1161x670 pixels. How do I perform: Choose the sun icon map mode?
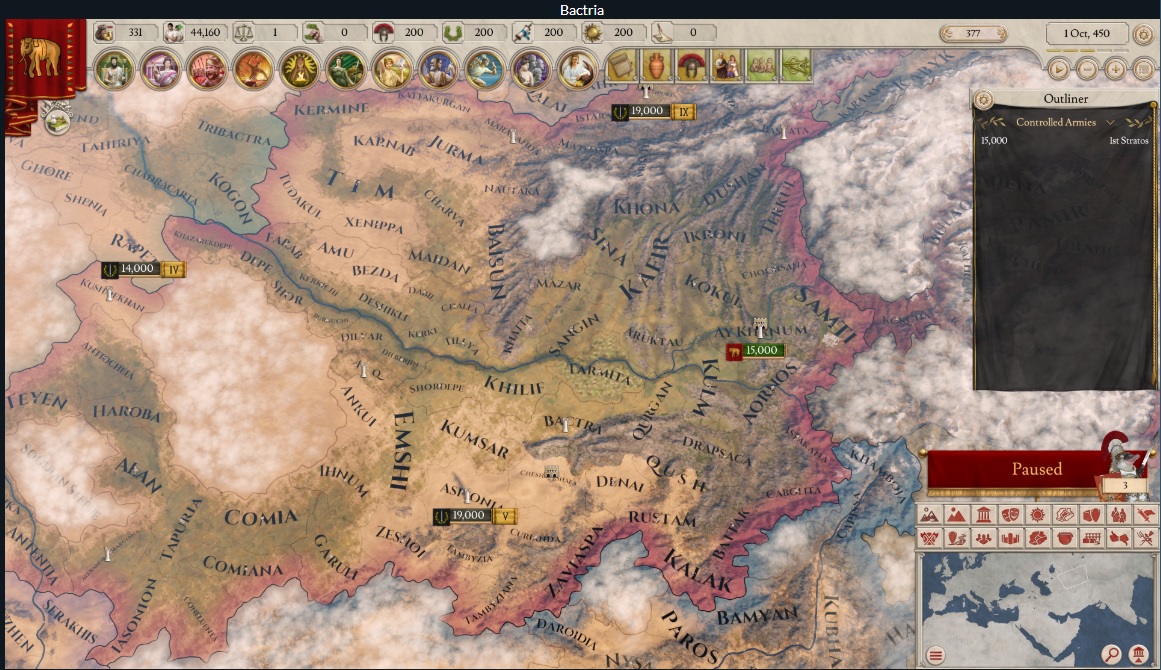click(x=1037, y=514)
